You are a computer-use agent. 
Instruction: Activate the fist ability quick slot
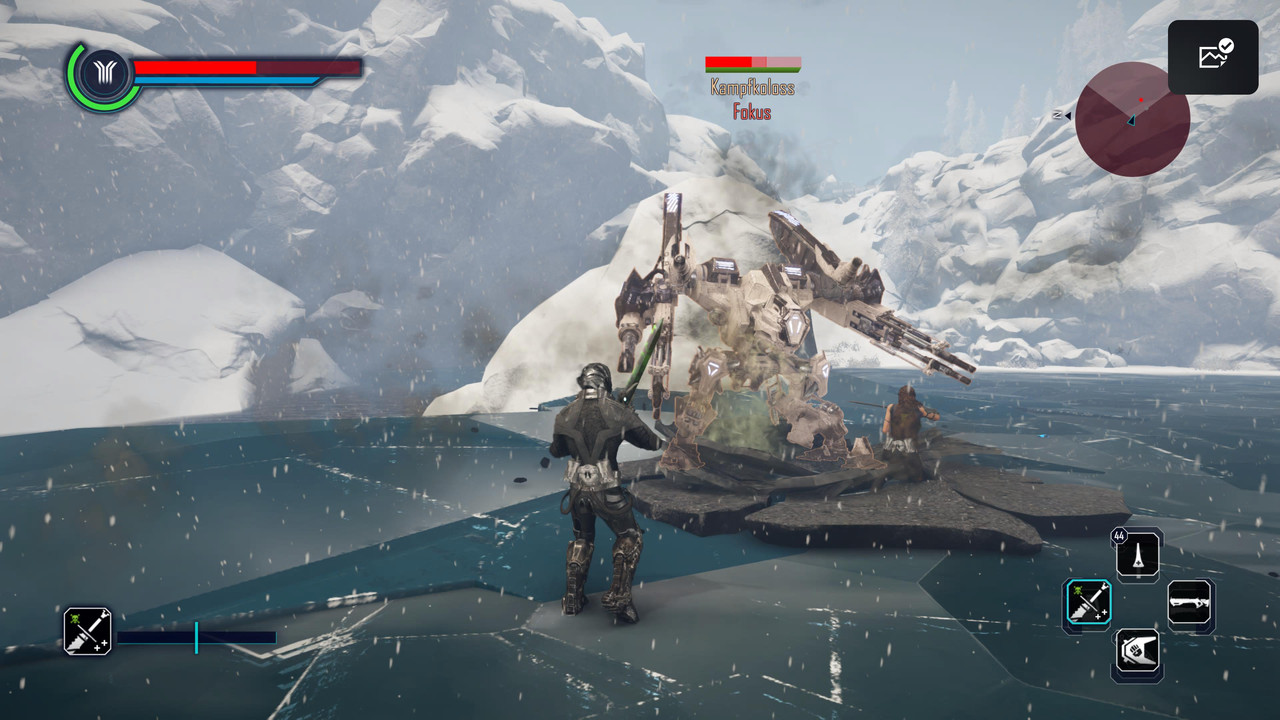(1138, 654)
